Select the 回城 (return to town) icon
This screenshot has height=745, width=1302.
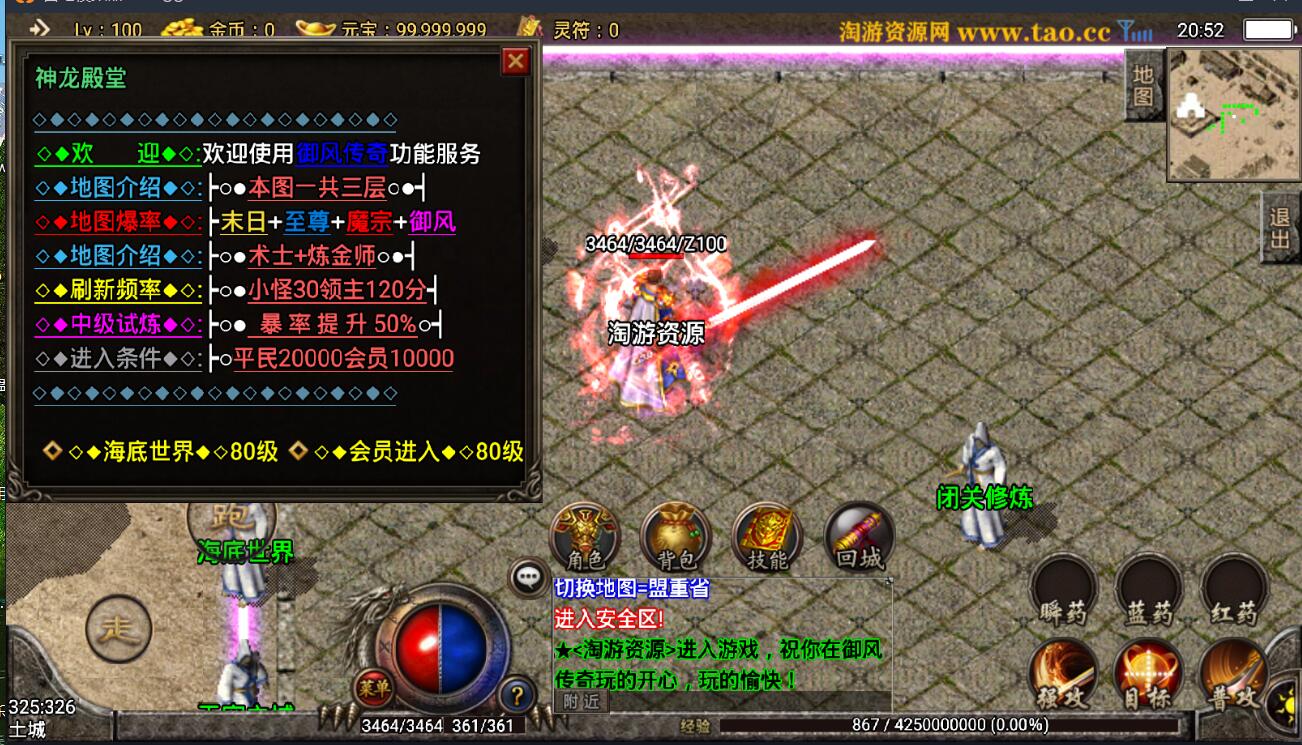[x=857, y=540]
